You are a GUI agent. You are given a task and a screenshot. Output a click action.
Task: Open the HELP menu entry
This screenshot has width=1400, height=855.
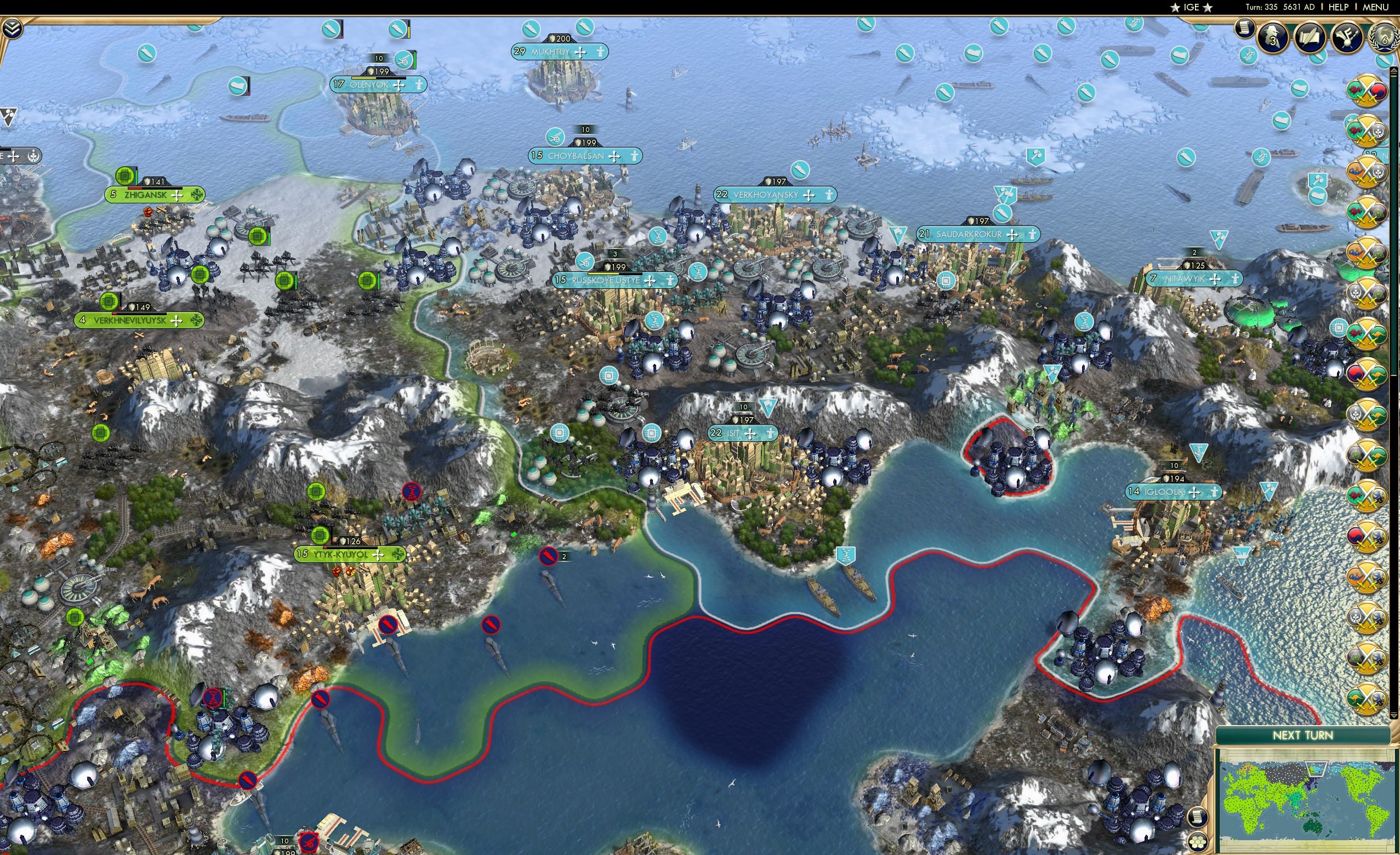[x=1340, y=7]
